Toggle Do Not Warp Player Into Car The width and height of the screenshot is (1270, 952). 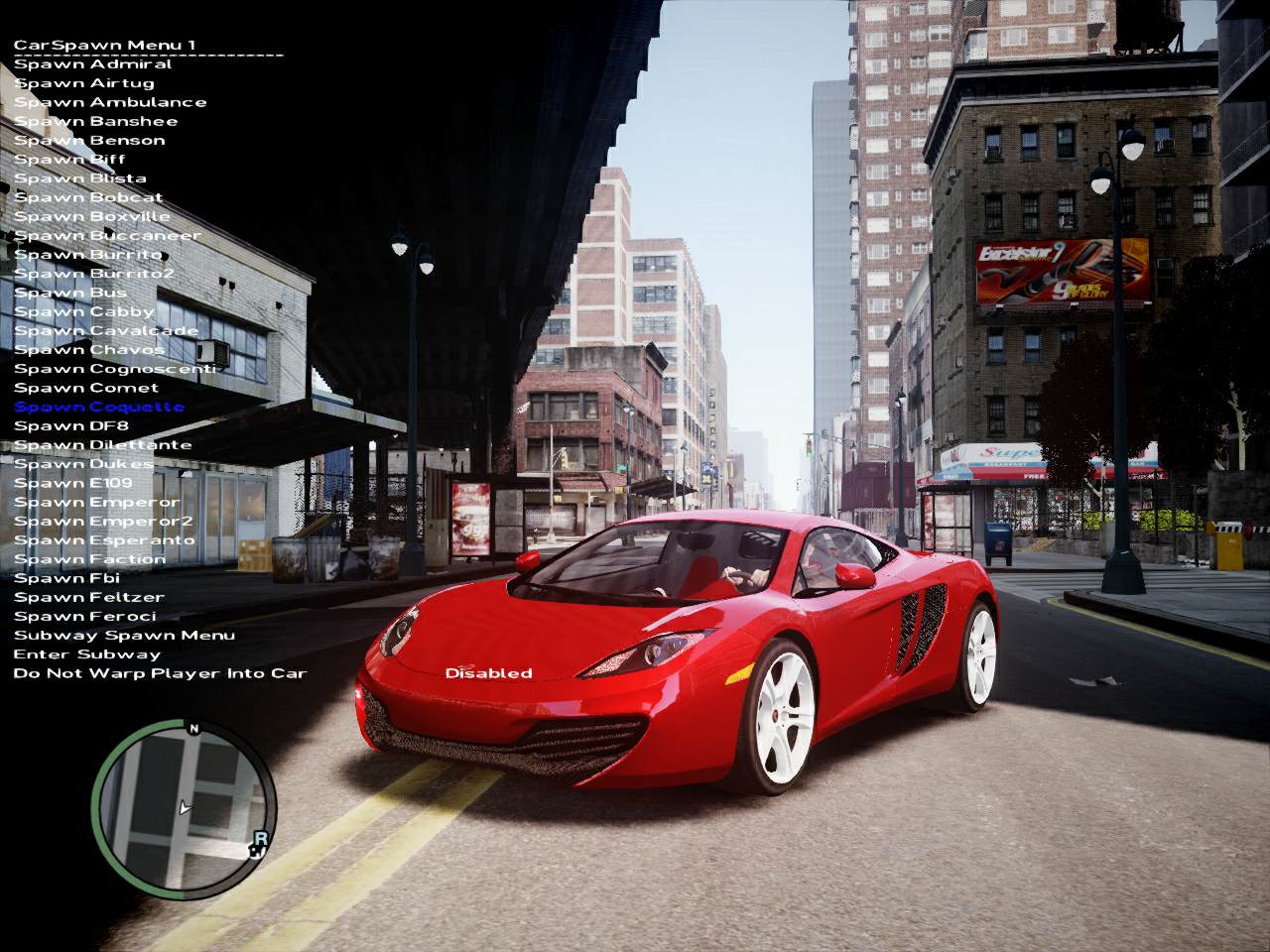(x=160, y=674)
